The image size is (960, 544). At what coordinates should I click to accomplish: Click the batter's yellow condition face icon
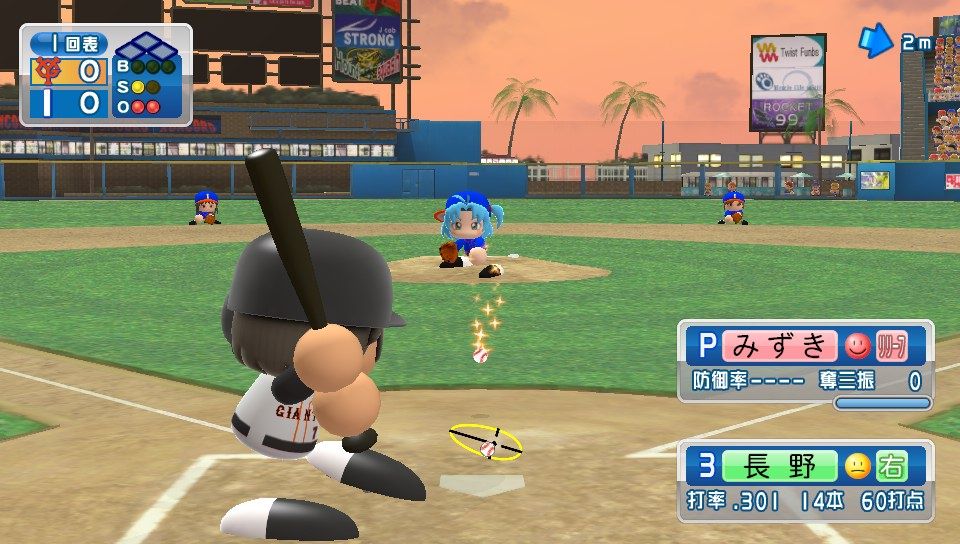(x=857, y=467)
